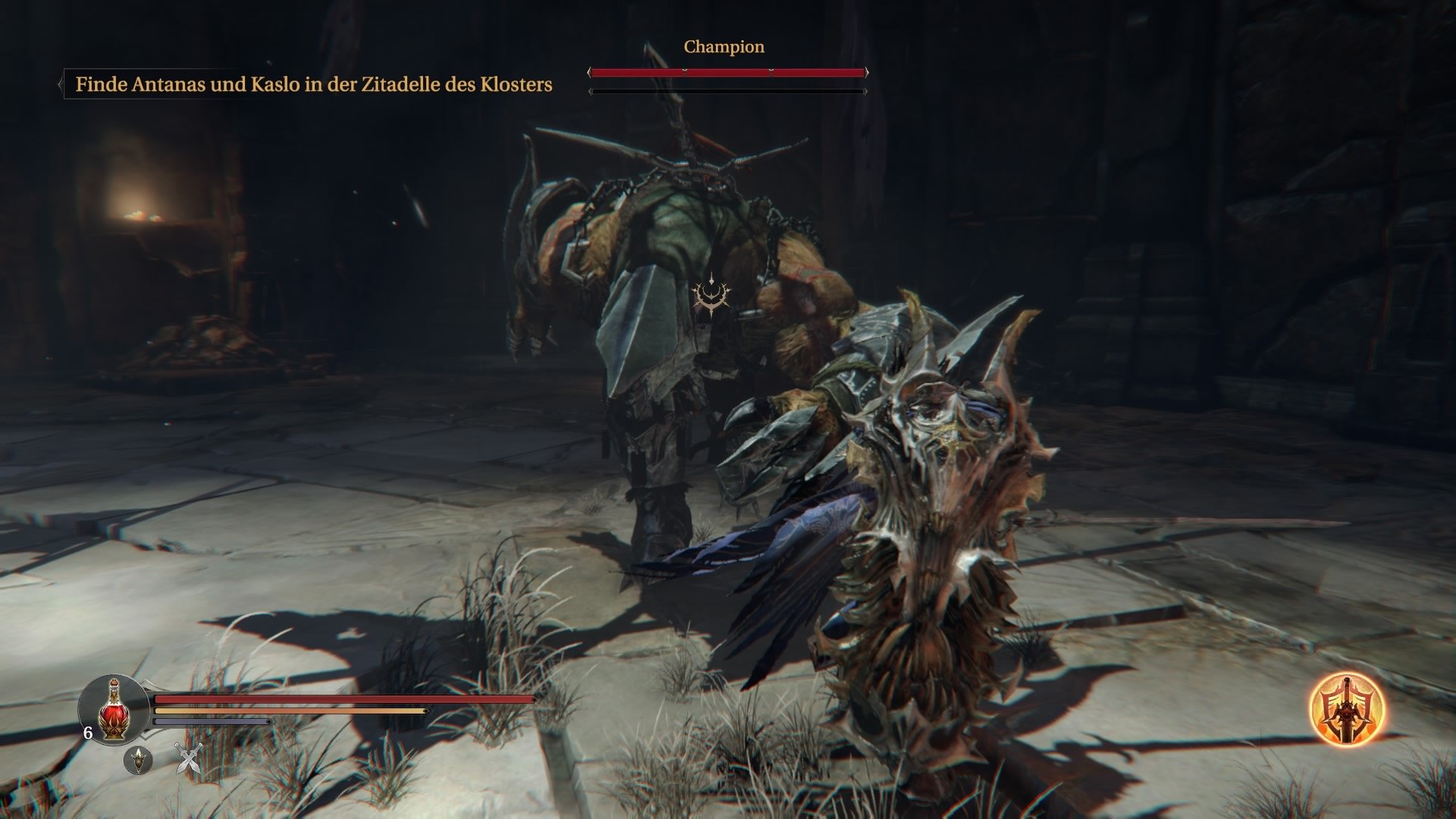The height and width of the screenshot is (819, 1456).
Task: Click the Champion's red health bar
Action: (728, 73)
